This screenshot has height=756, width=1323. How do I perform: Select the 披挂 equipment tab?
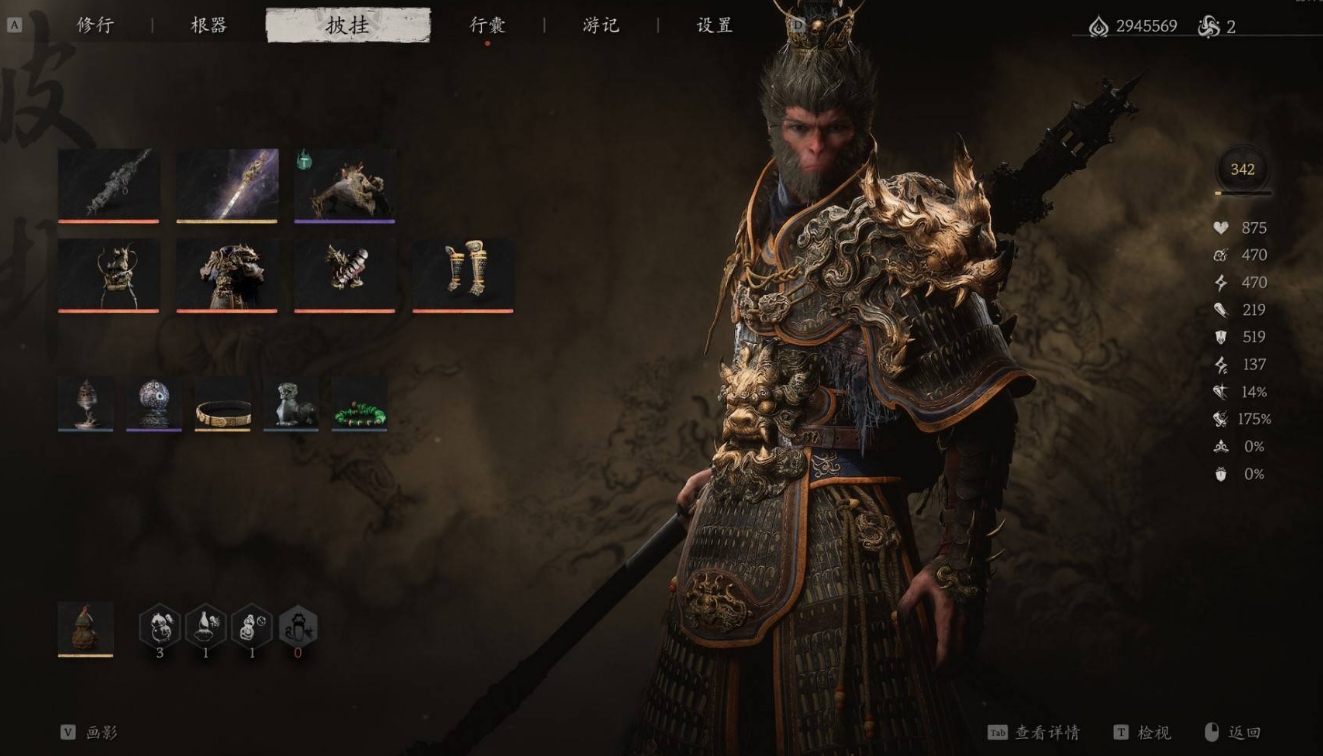[347, 26]
